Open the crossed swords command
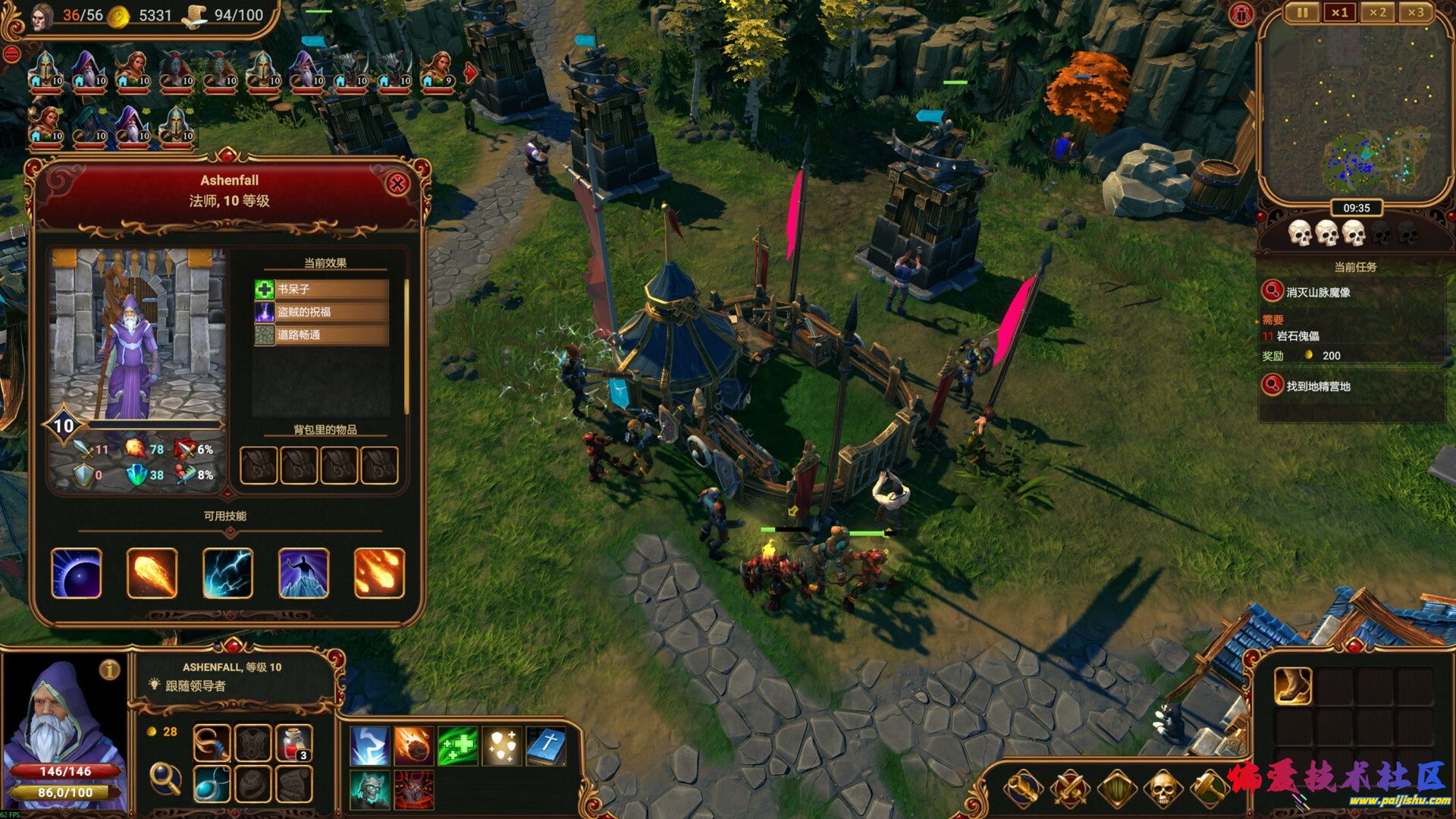Image resolution: width=1456 pixels, height=819 pixels. coord(1069,790)
